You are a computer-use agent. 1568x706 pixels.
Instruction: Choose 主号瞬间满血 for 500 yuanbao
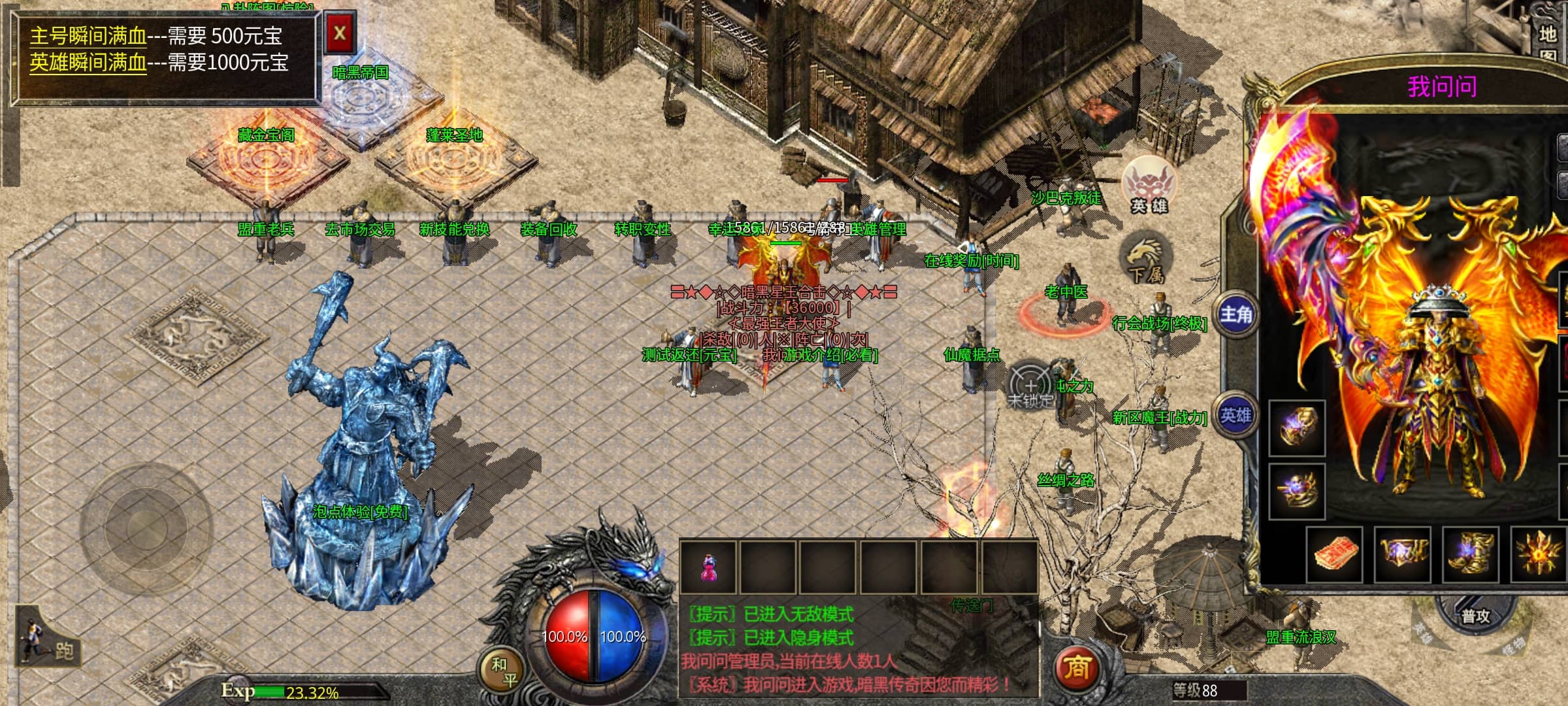click(88, 36)
